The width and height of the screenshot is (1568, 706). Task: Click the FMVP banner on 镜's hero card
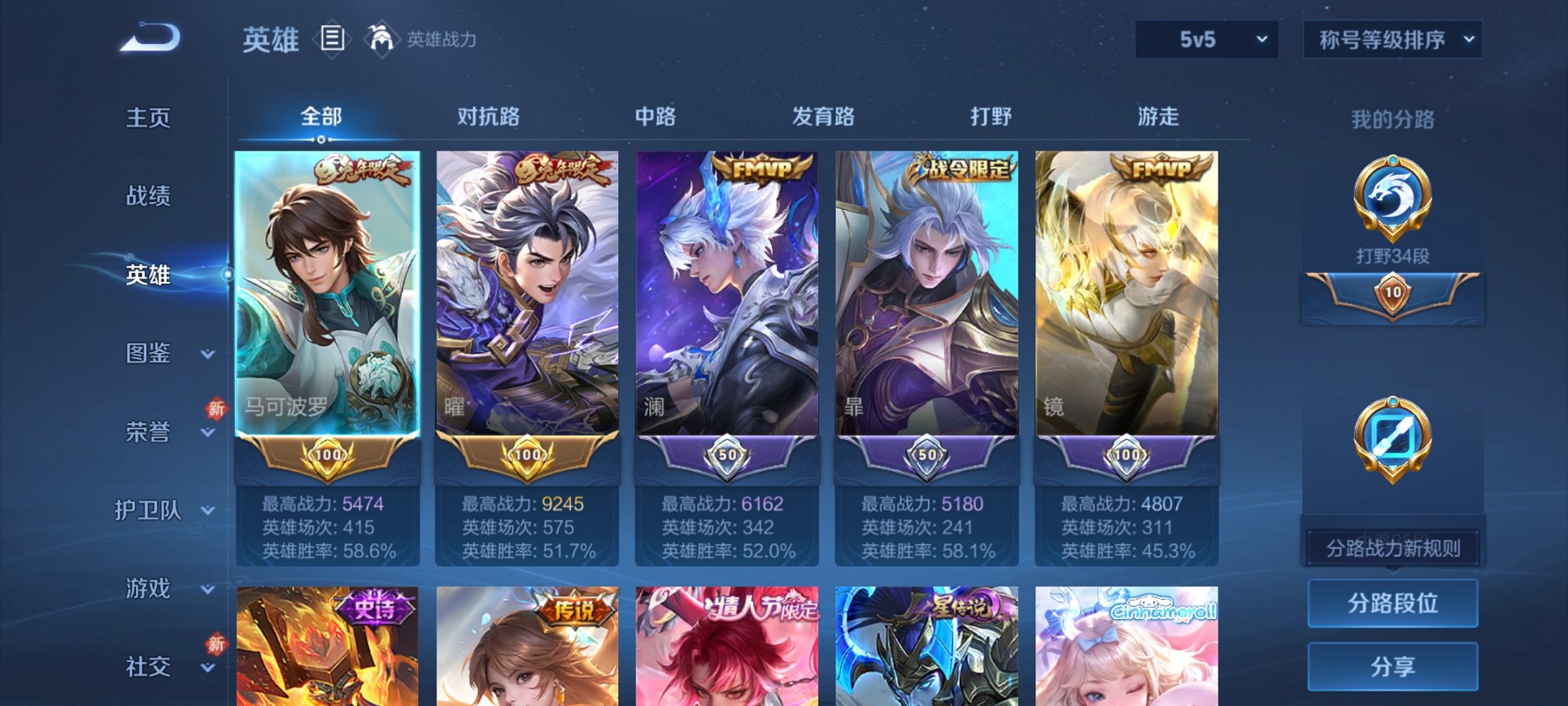pyautogui.click(x=1162, y=165)
